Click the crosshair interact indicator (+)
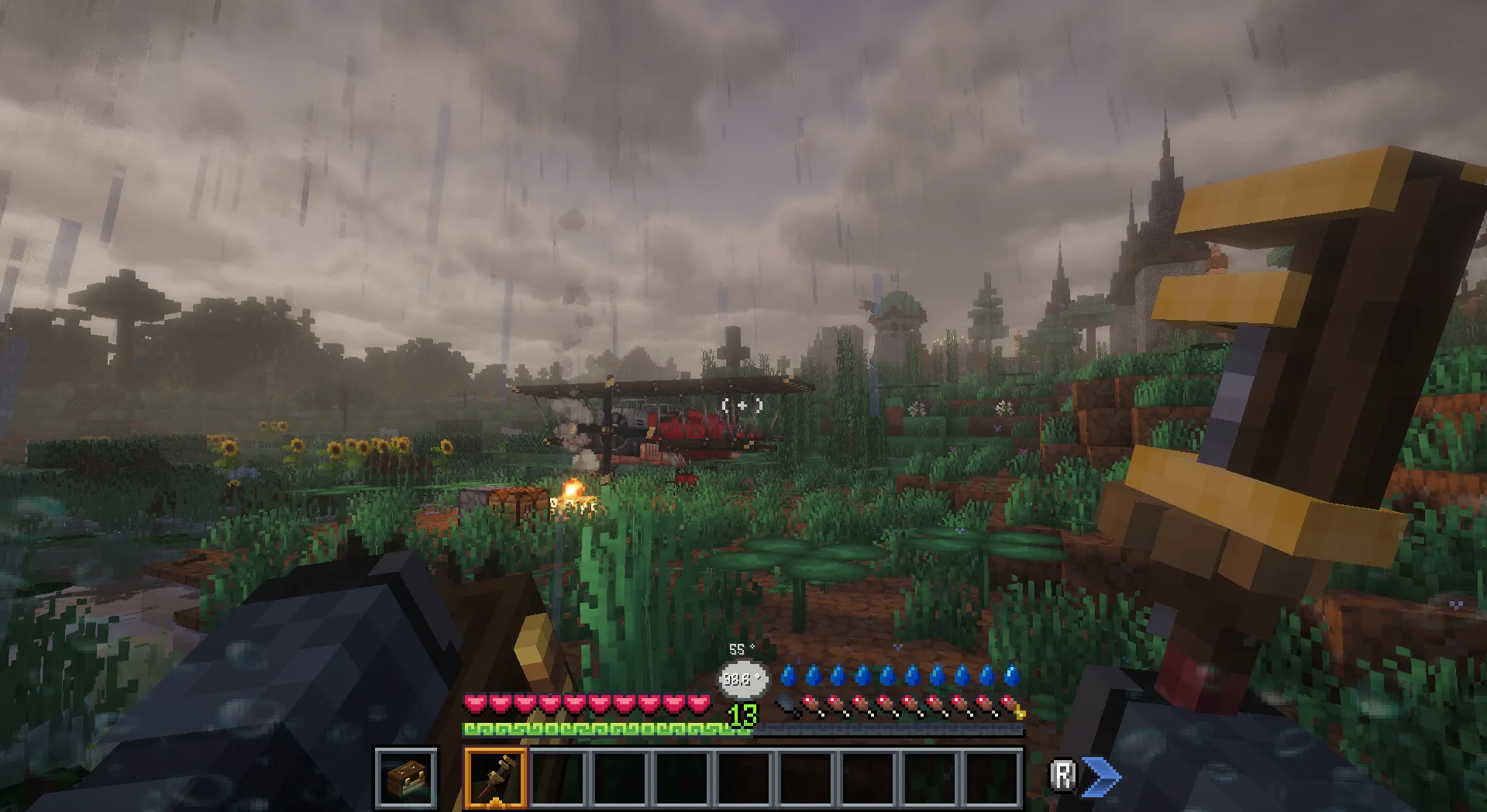This screenshot has width=1487, height=812. pyautogui.click(x=742, y=404)
